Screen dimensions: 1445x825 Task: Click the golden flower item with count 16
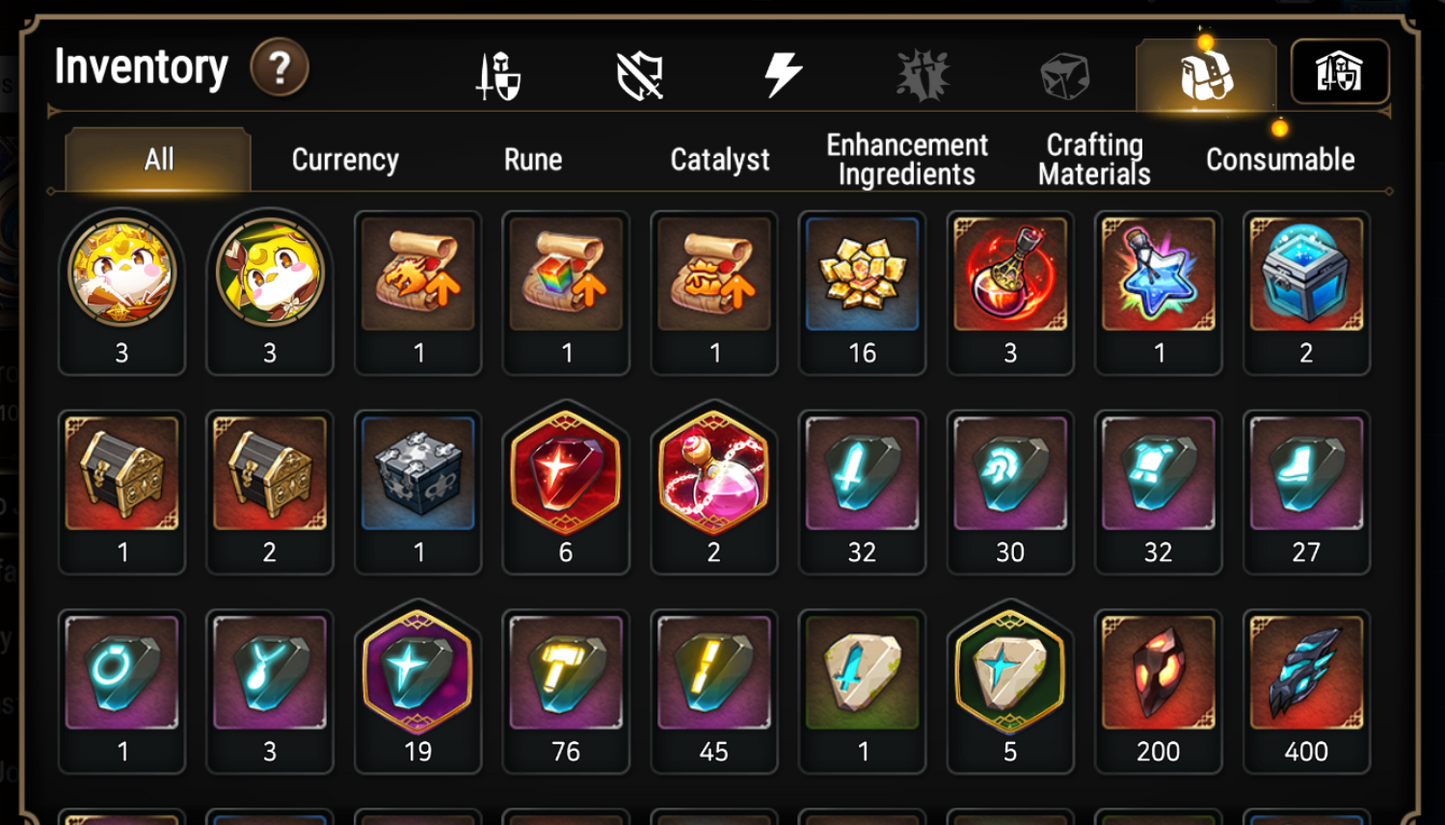point(862,277)
